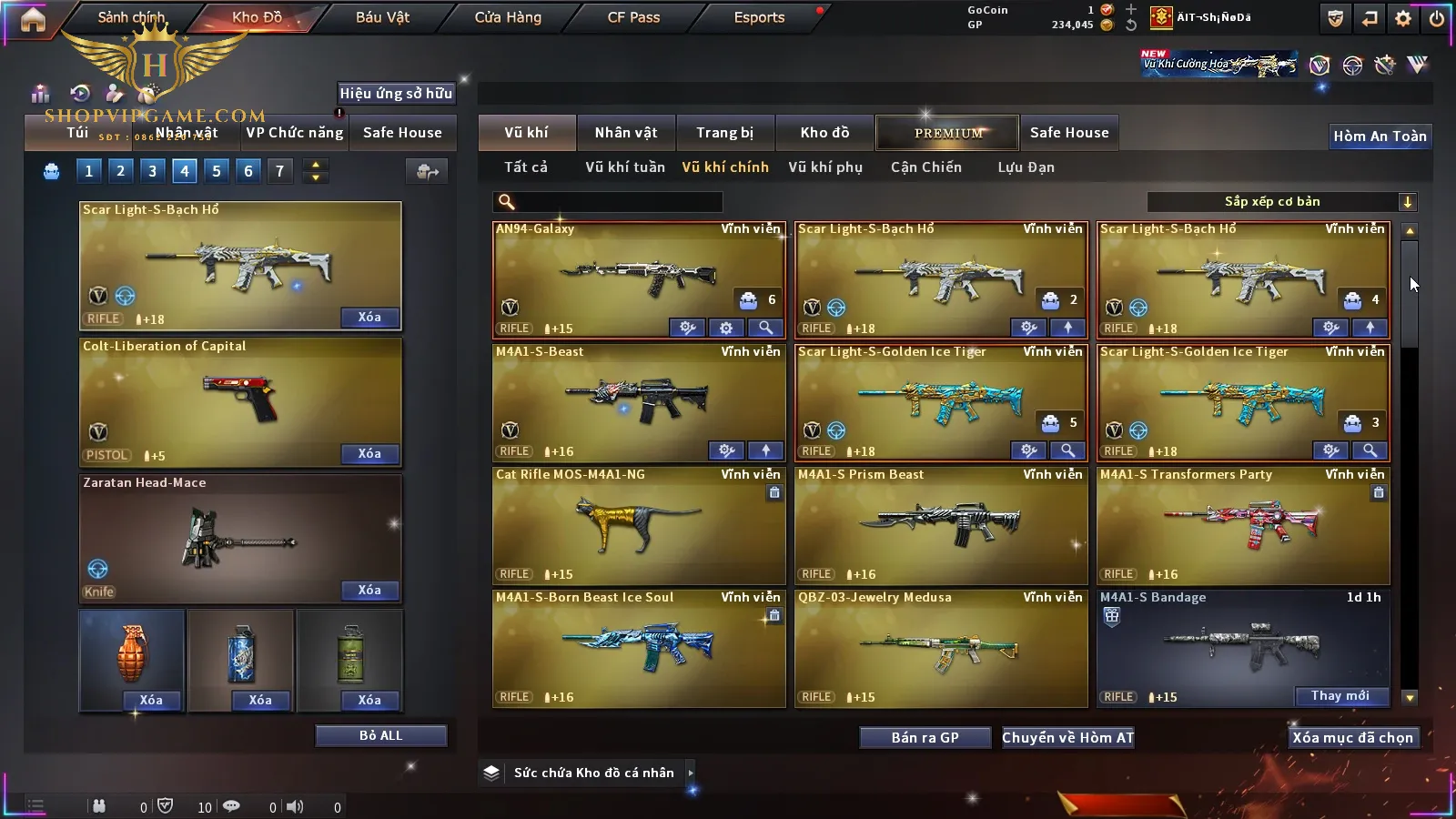Open the Esports menu
Image resolution: width=1456 pixels, height=819 pixels.
(x=759, y=17)
